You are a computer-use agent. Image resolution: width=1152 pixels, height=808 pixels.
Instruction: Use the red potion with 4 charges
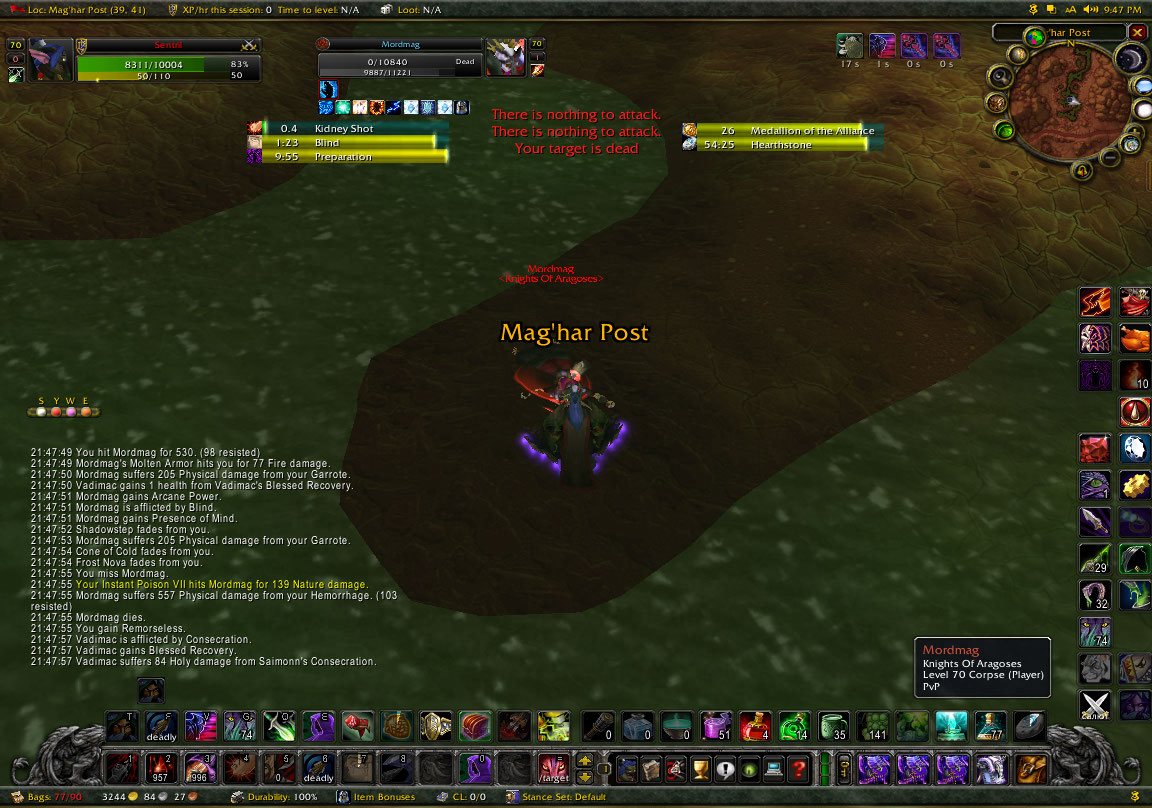click(x=754, y=725)
